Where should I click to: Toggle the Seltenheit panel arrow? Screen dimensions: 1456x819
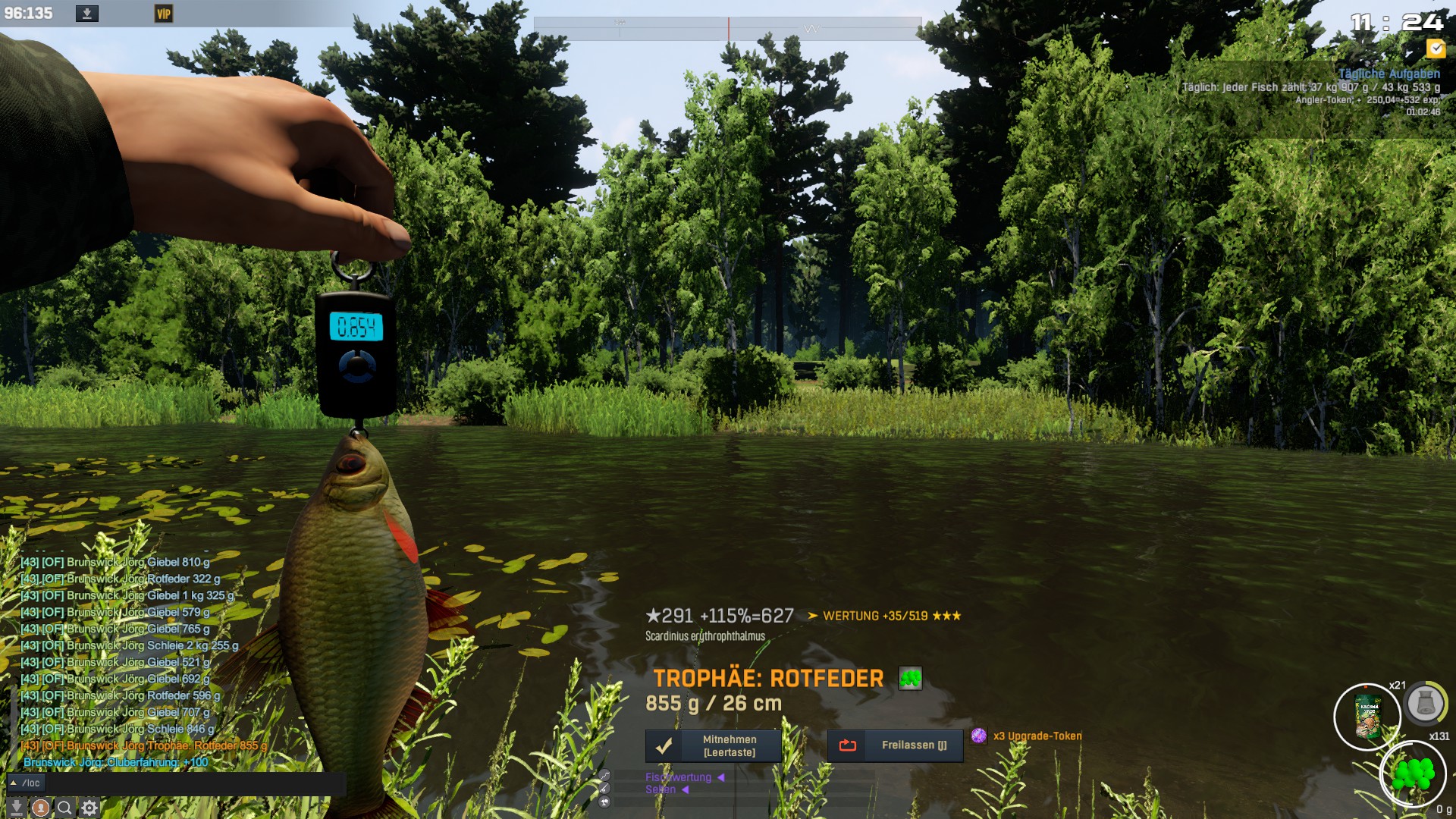tap(685, 789)
